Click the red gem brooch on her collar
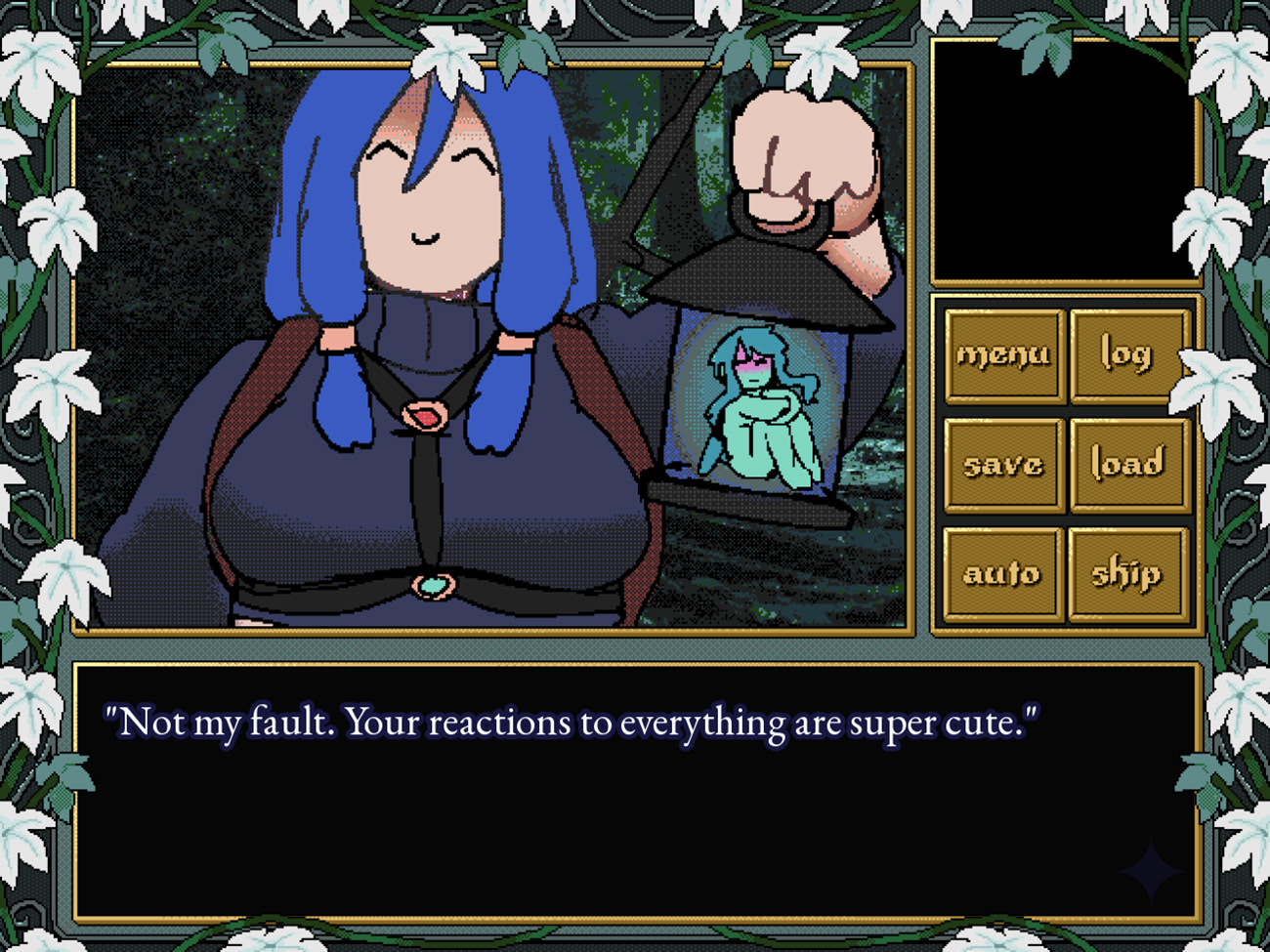The image size is (1270, 952). tap(428, 414)
